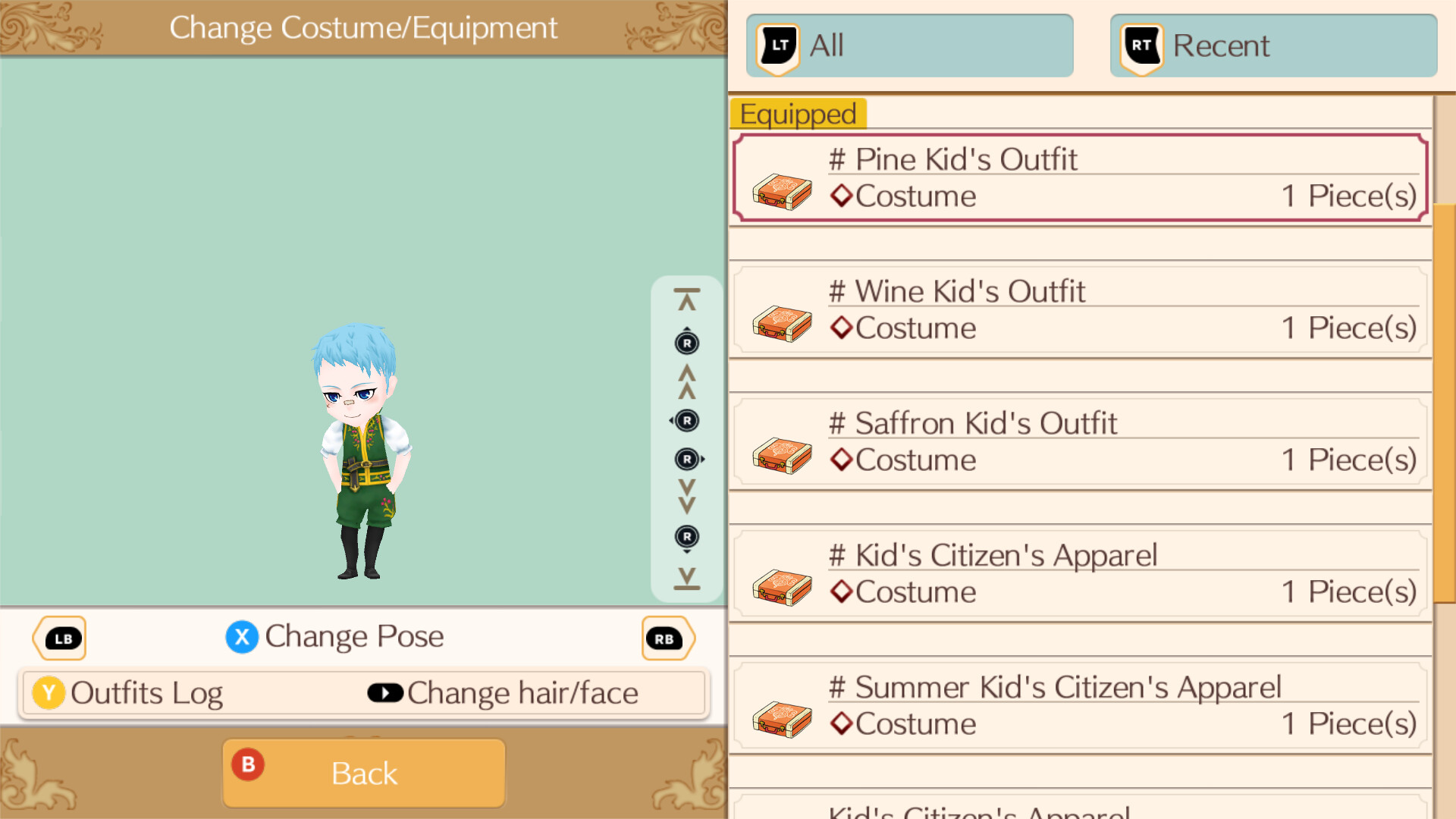Screen dimensions: 1456x819
Task: Click the LB shoulder button icon
Action: point(59,638)
